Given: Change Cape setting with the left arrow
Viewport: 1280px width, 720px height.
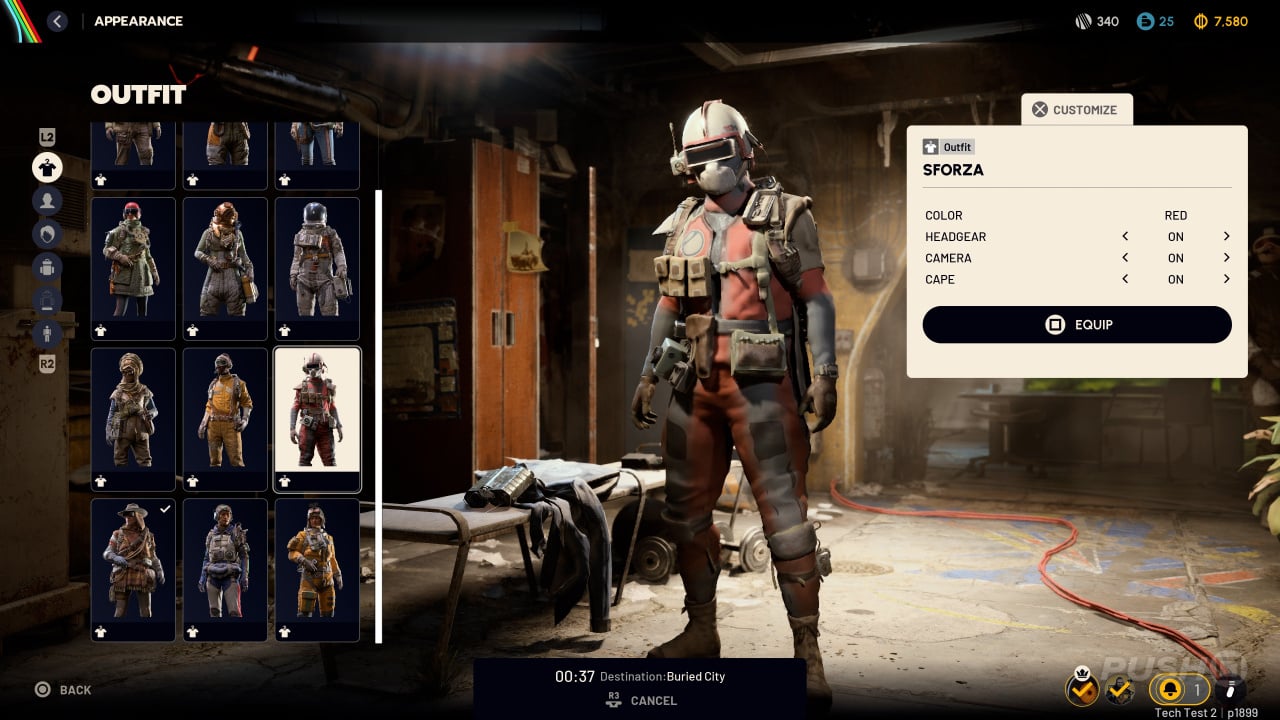Looking at the screenshot, I should (x=1125, y=280).
